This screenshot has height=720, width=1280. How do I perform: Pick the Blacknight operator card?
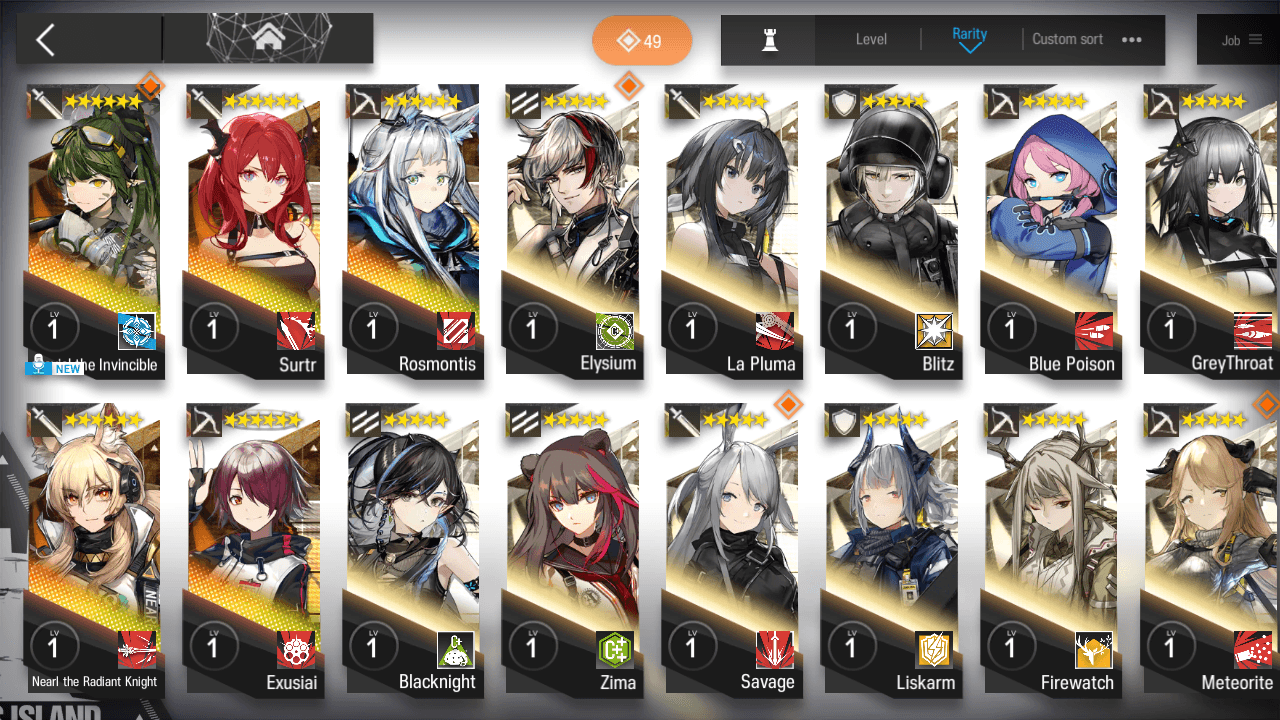pyautogui.click(x=414, y=550)
